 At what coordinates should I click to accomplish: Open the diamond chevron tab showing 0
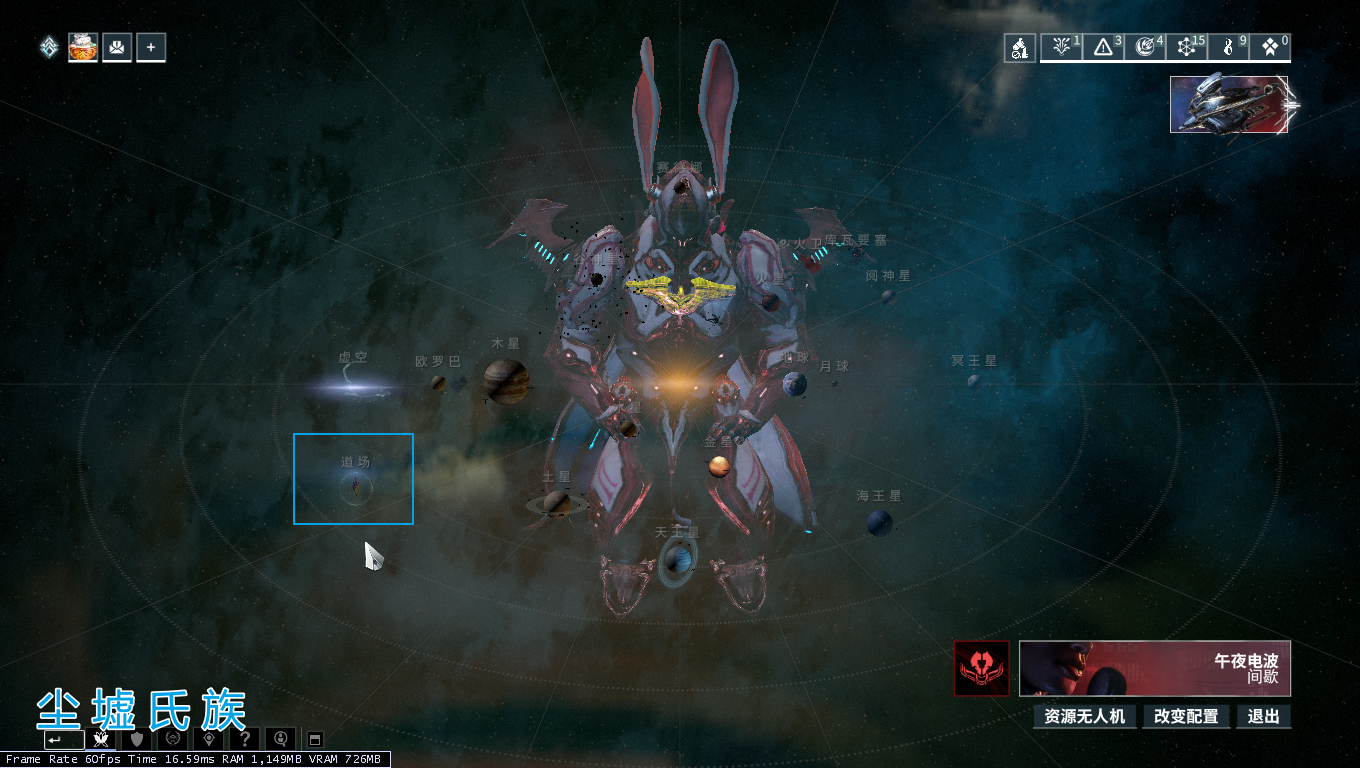pos(1270,47)
